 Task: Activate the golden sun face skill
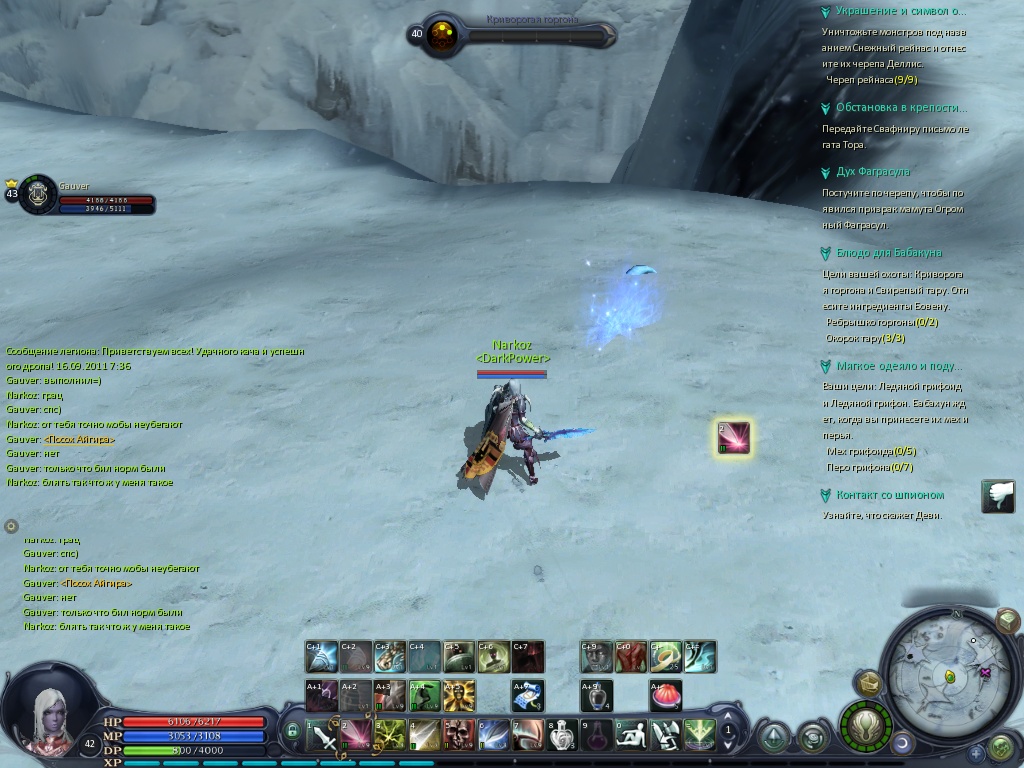coord(460,693)
